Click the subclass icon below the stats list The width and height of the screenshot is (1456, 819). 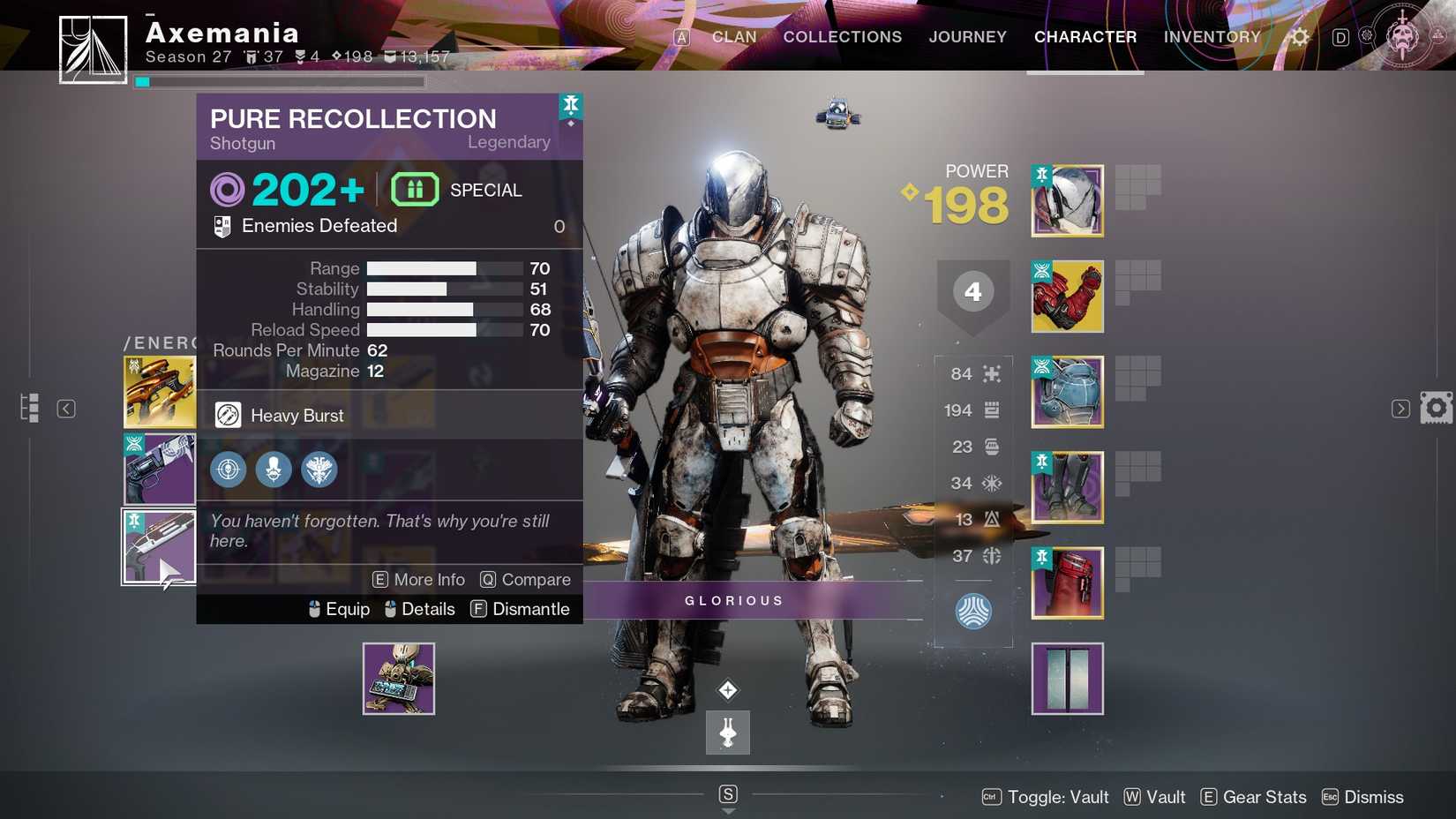tap(973, 611)
